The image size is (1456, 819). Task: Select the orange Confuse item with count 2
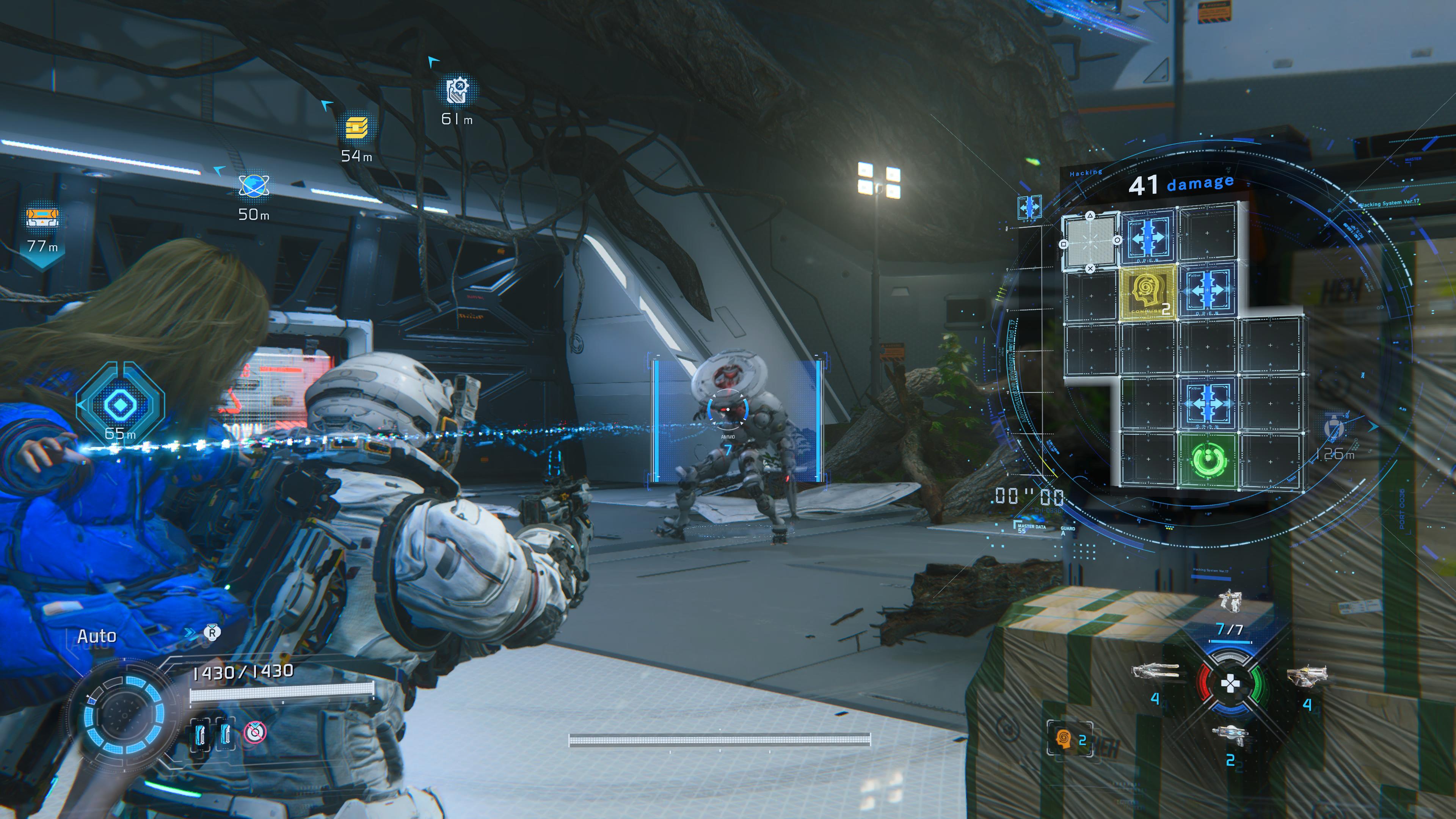[1064, 739]
